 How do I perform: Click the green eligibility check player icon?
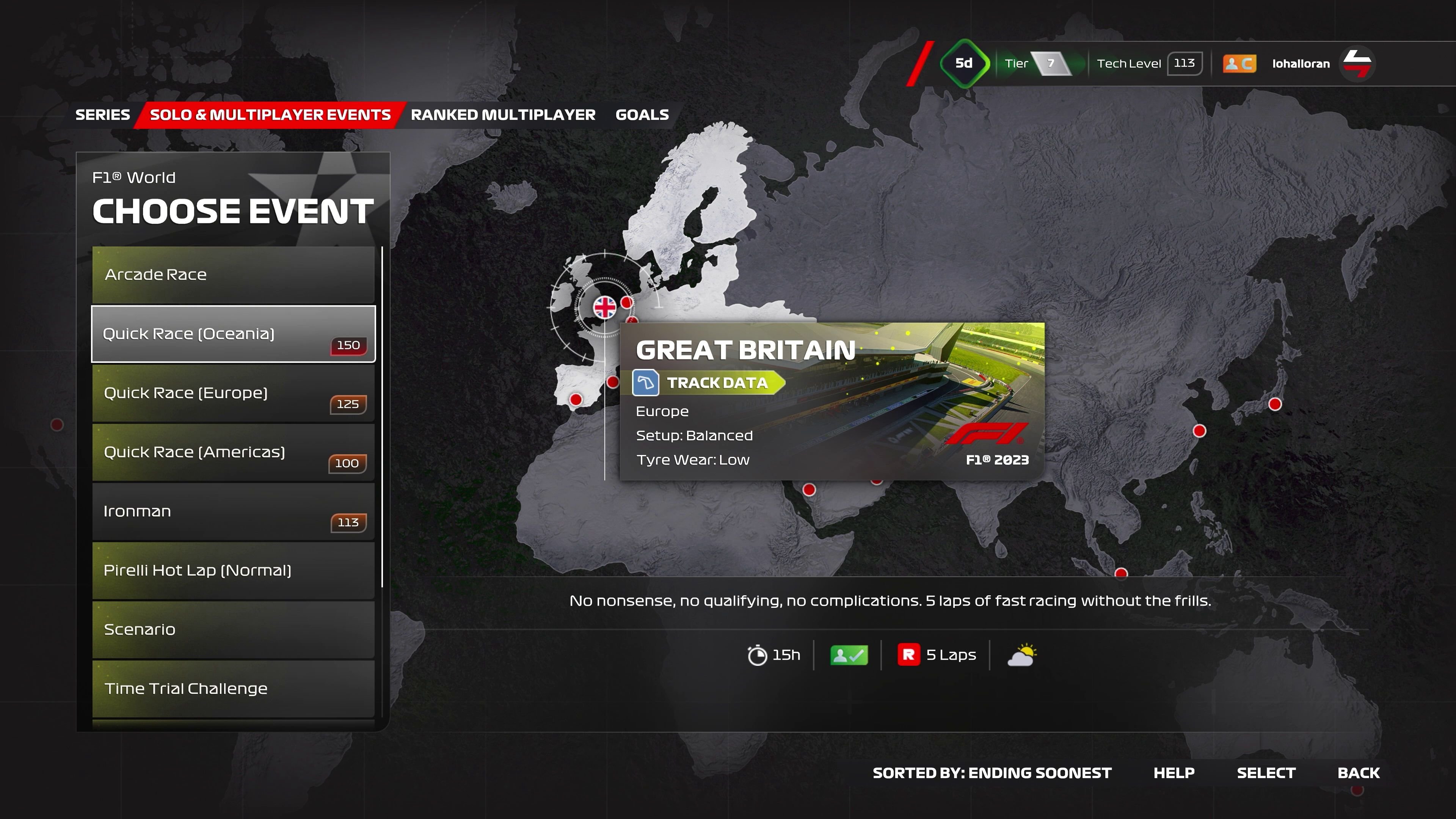(x=848, y=654)
